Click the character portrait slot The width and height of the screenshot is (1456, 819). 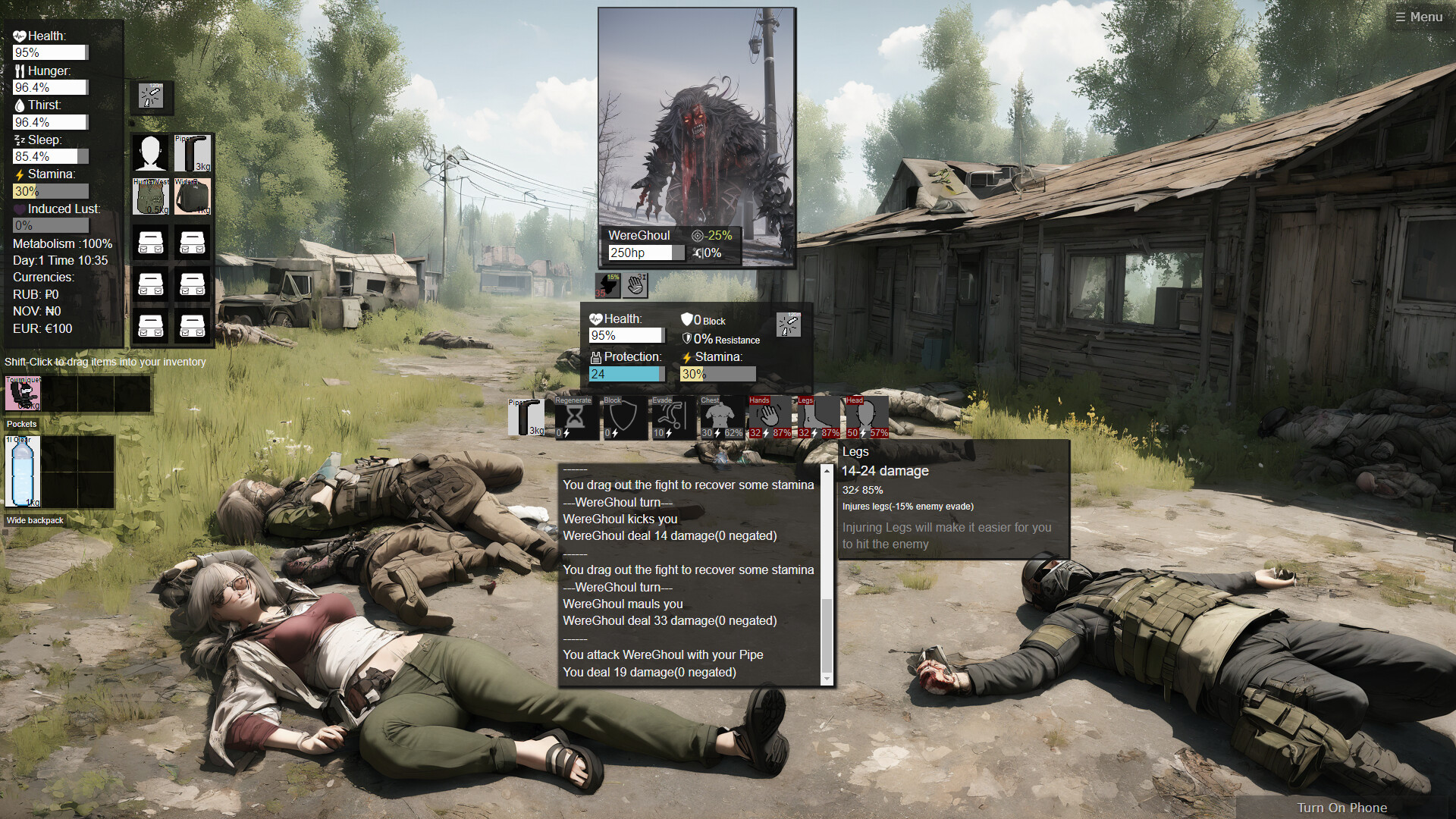tap(151, 152)
